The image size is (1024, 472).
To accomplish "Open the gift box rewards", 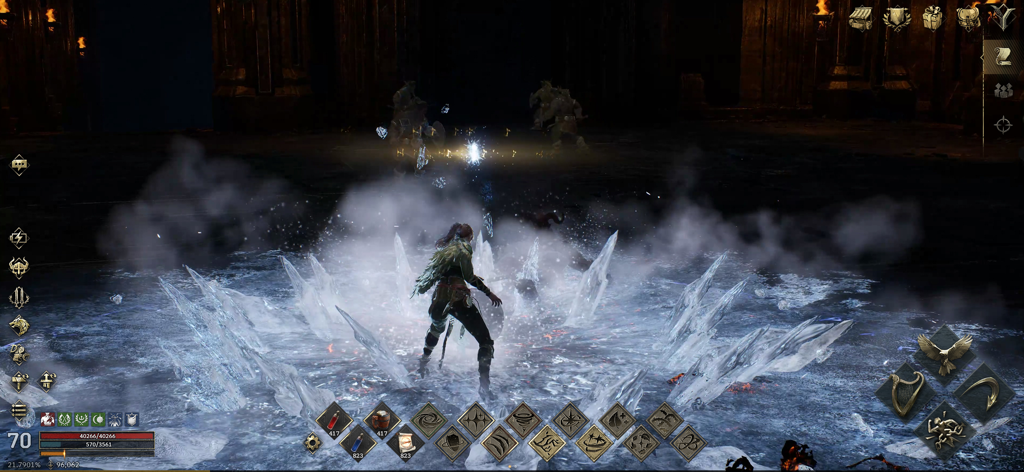I will click(932, 17).
